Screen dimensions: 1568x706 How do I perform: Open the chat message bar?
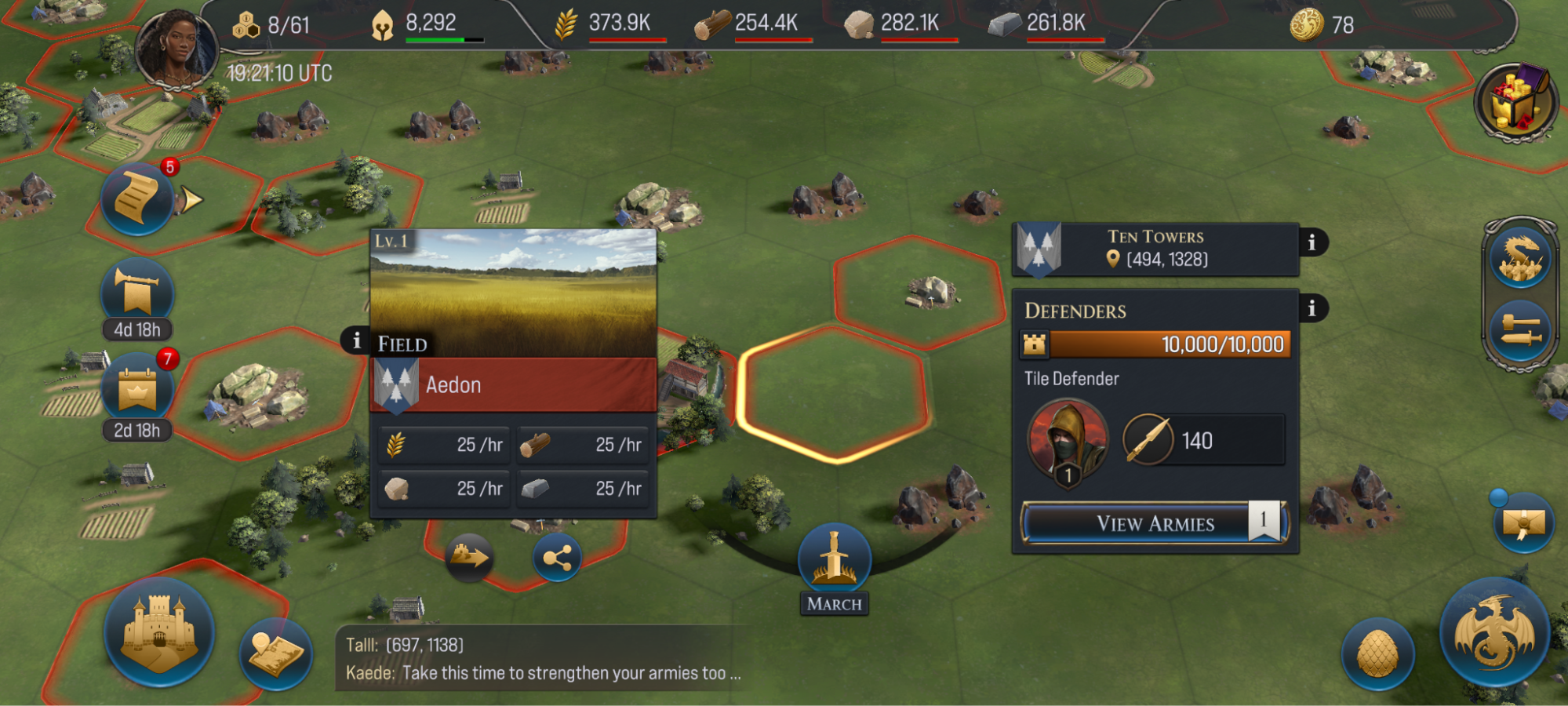coord(541,659)
